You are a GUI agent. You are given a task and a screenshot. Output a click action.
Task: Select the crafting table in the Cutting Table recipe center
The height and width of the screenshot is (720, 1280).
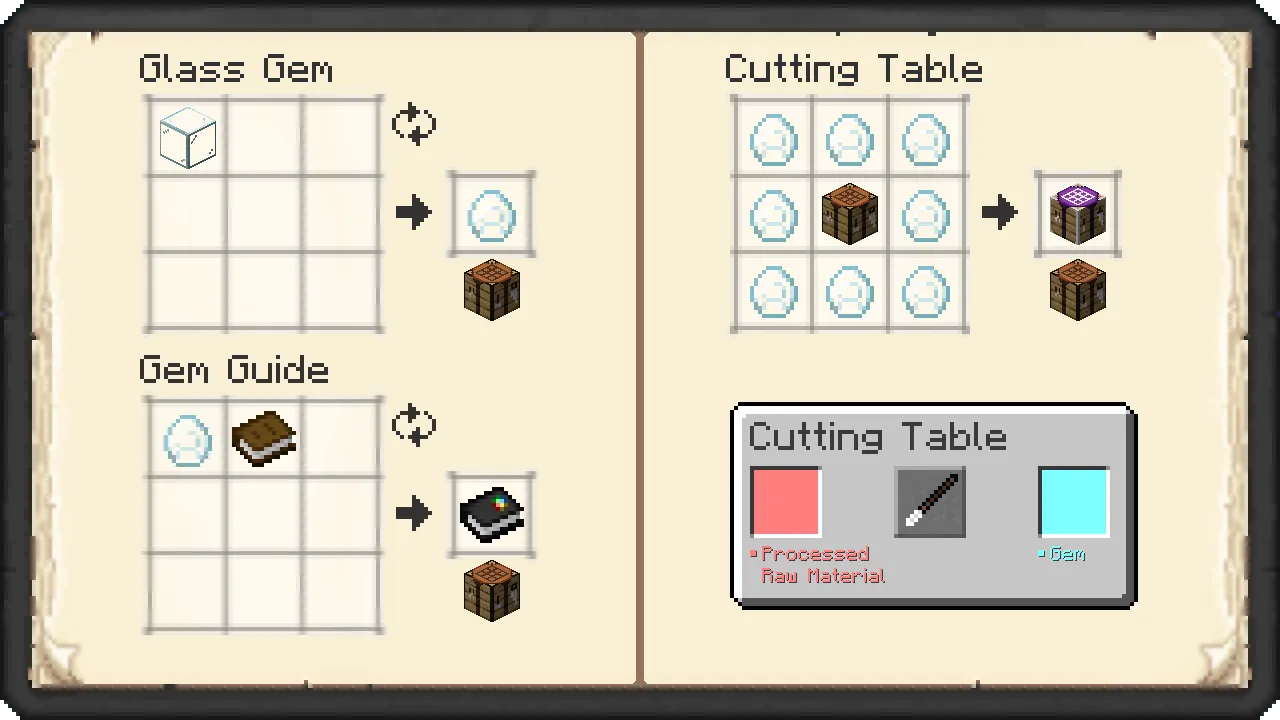(x=849, y=213)
